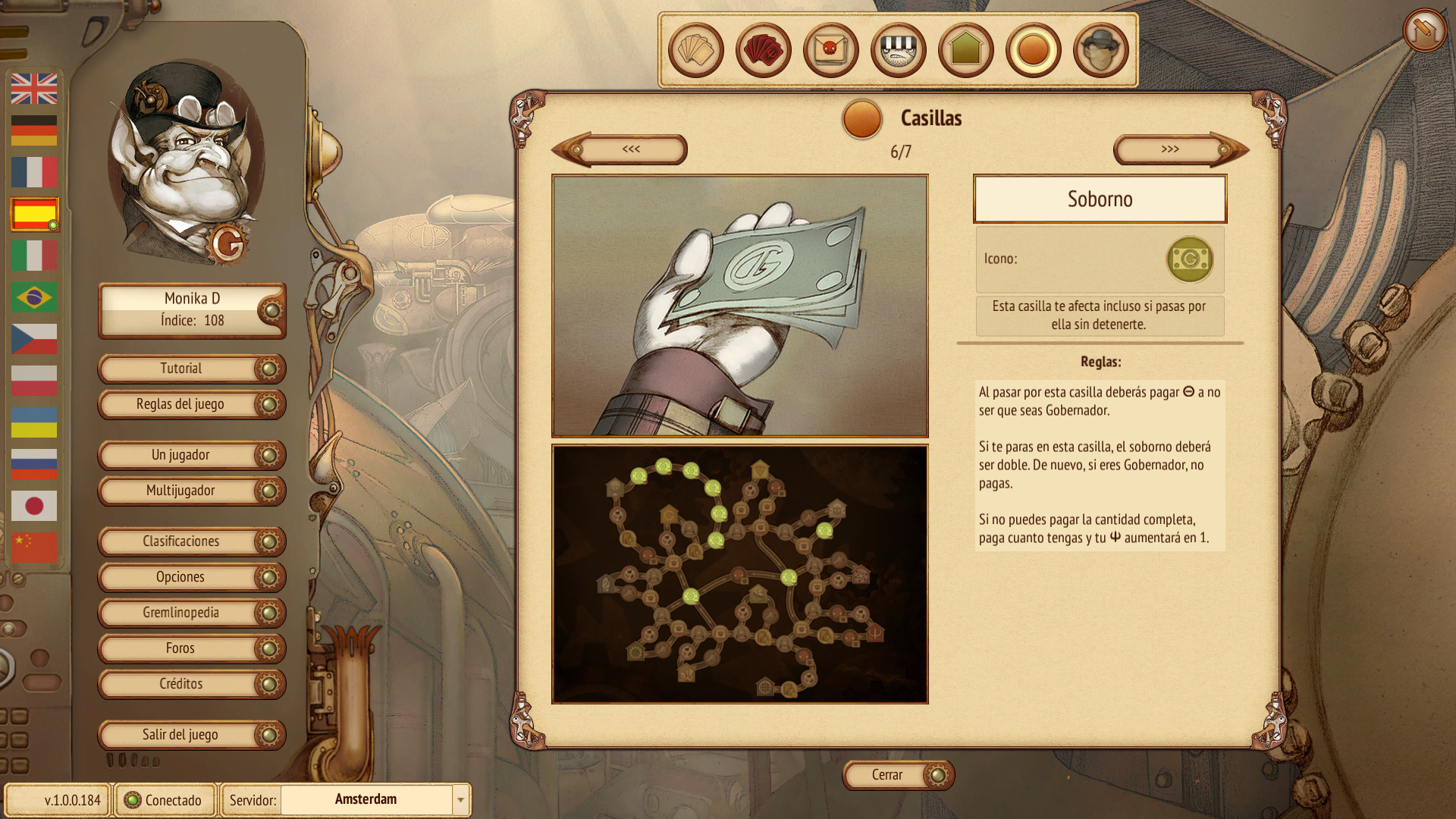Click the Monika D player profile button
Image resolution: width=1456 pixels, height=819 pixels.
pos(191,309)
